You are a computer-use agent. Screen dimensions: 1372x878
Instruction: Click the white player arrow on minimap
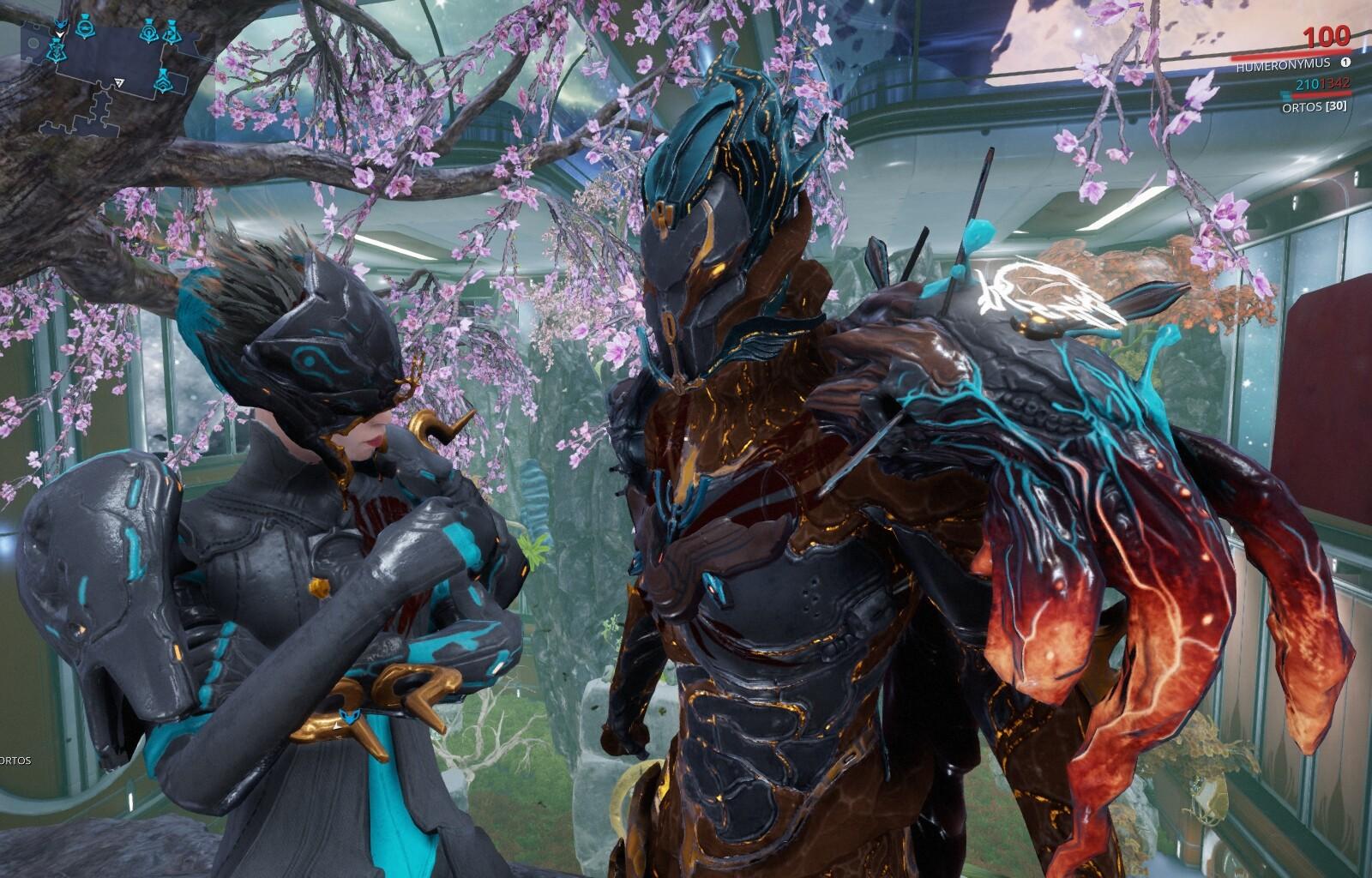pos(118,82)
